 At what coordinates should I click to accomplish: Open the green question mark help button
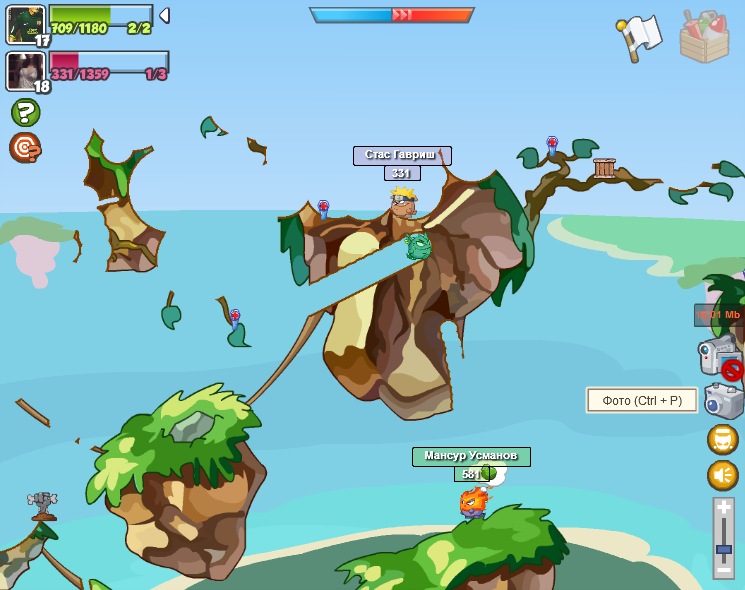tap(25, 112)
